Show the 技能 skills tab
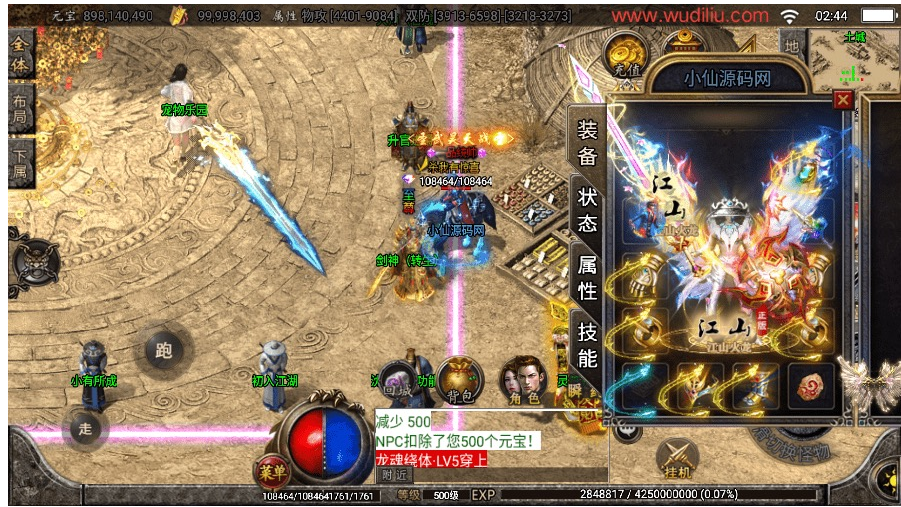 (588, 345)
